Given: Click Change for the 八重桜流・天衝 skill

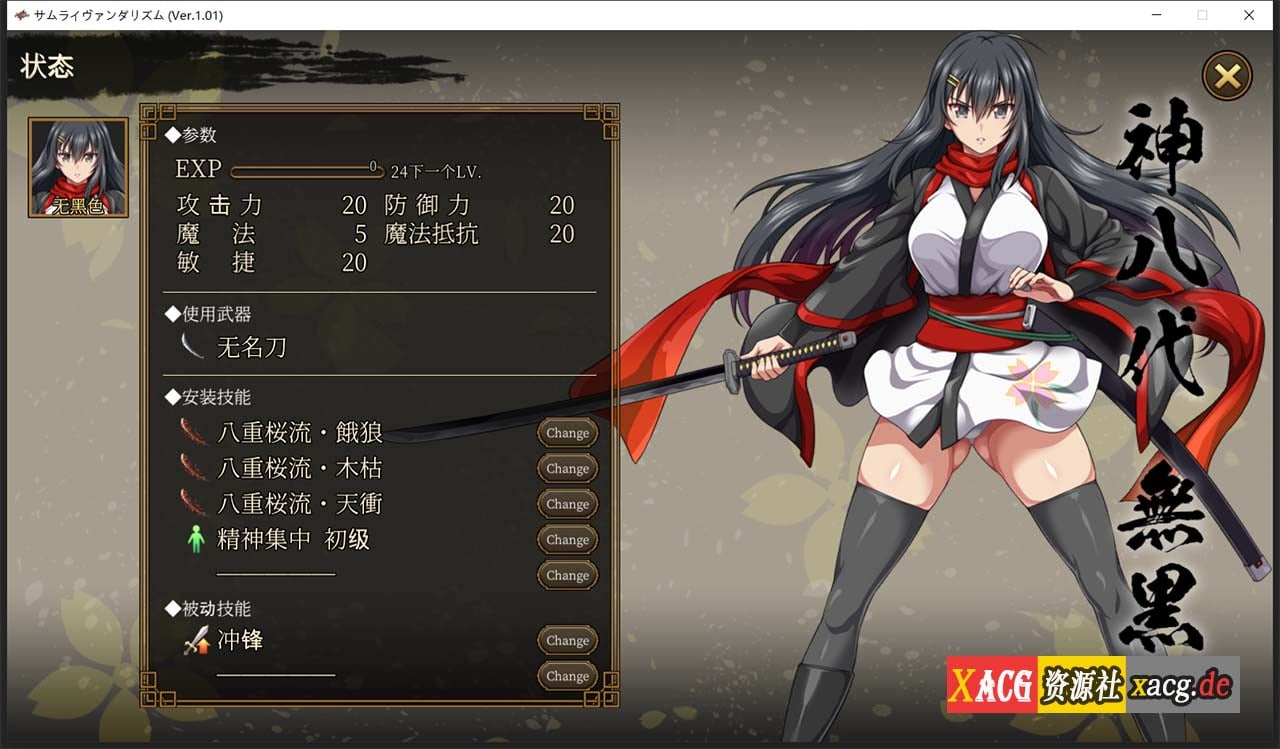Looking at the screenshot, I should [566, 504].
